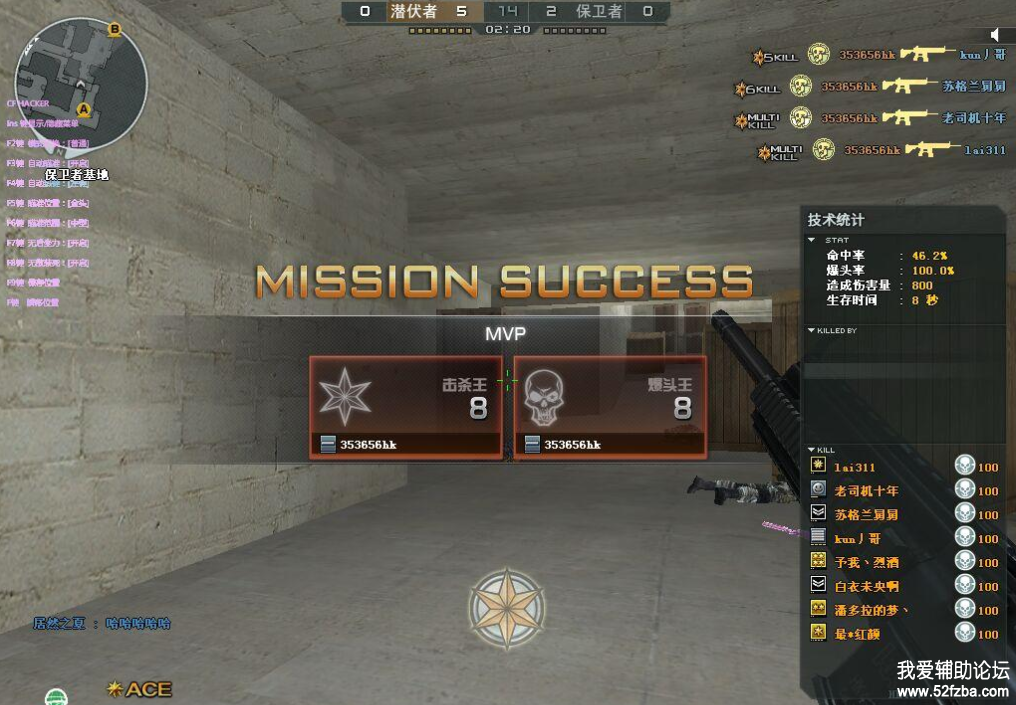Select 予我丶烈酒 in the kill list
Image resolution: width=1016 pixels, height=705 pixels.
point(866,562)
